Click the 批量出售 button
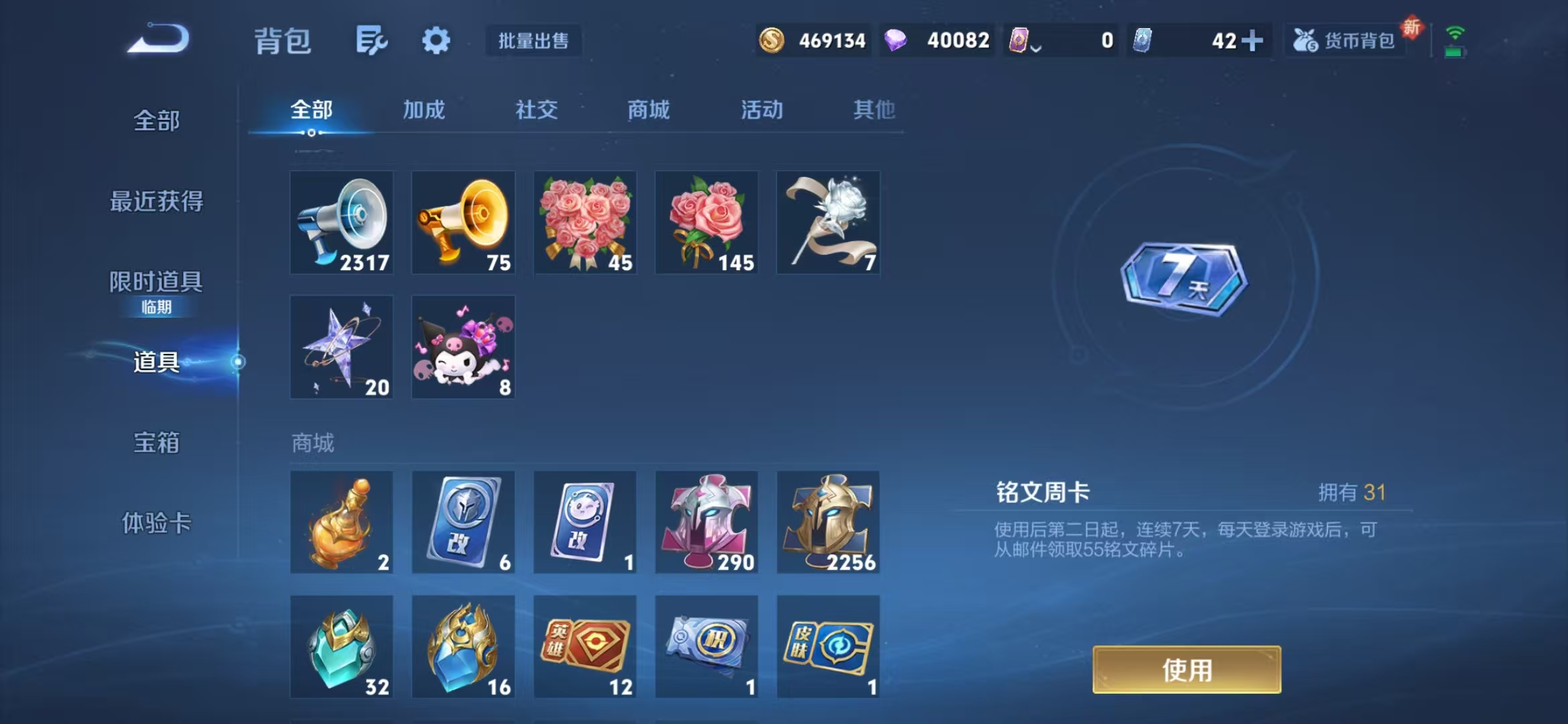 pos(533,41)
